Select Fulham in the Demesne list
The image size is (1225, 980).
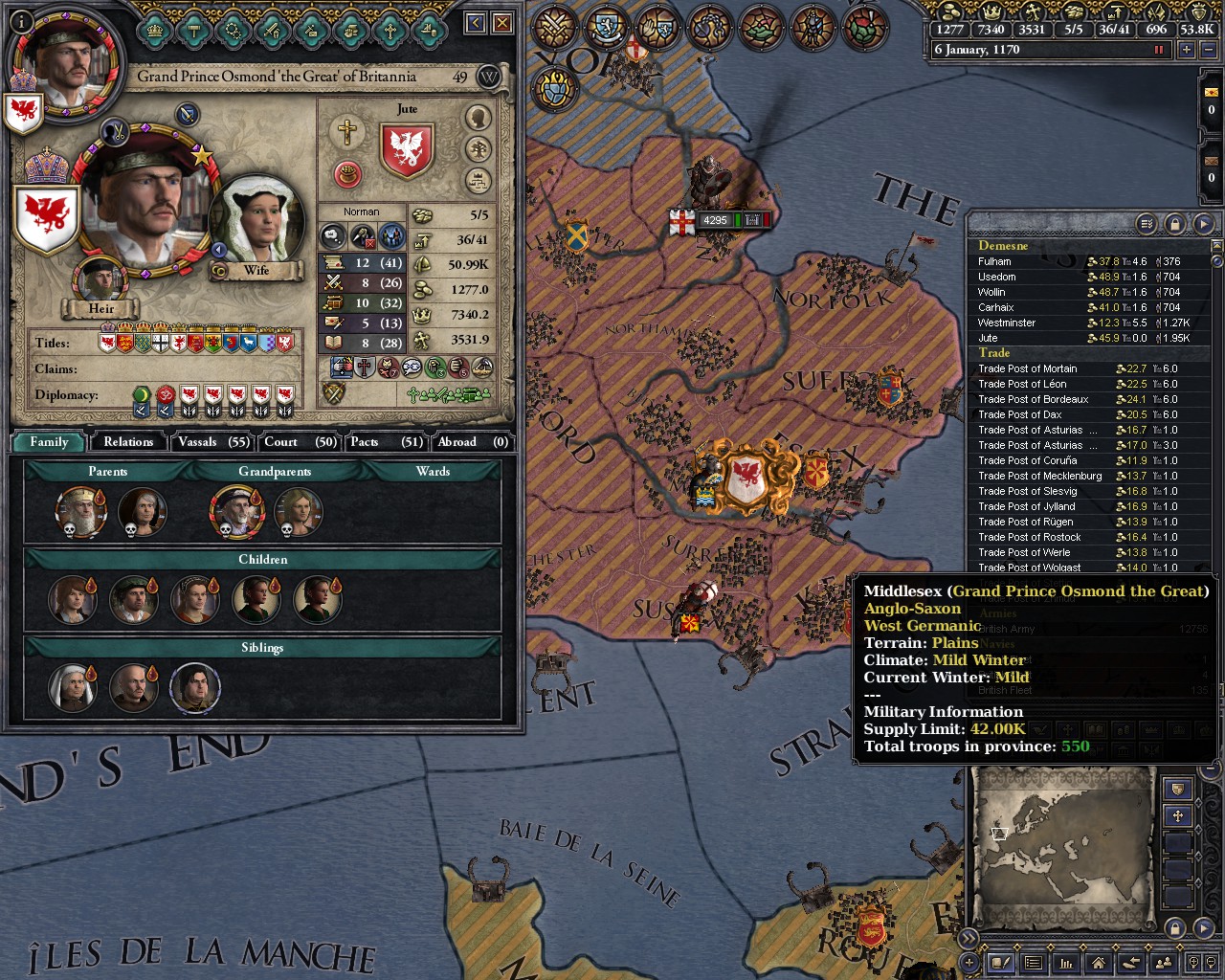tap(995, 261)
